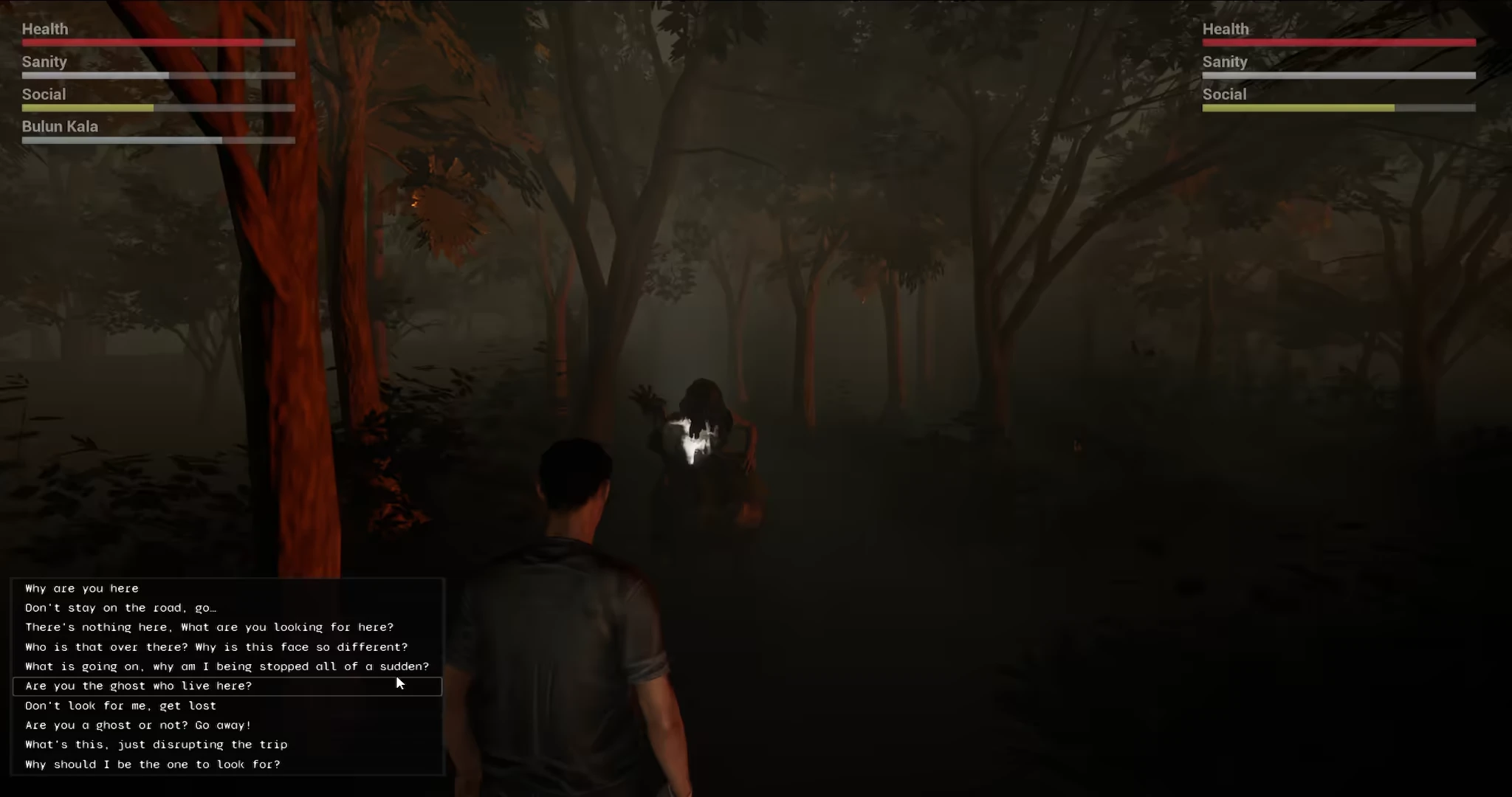The width and height of the screenshot is (1512, 797).
Task: Pick "Don't look for me, get lost"
Action: 120,705
